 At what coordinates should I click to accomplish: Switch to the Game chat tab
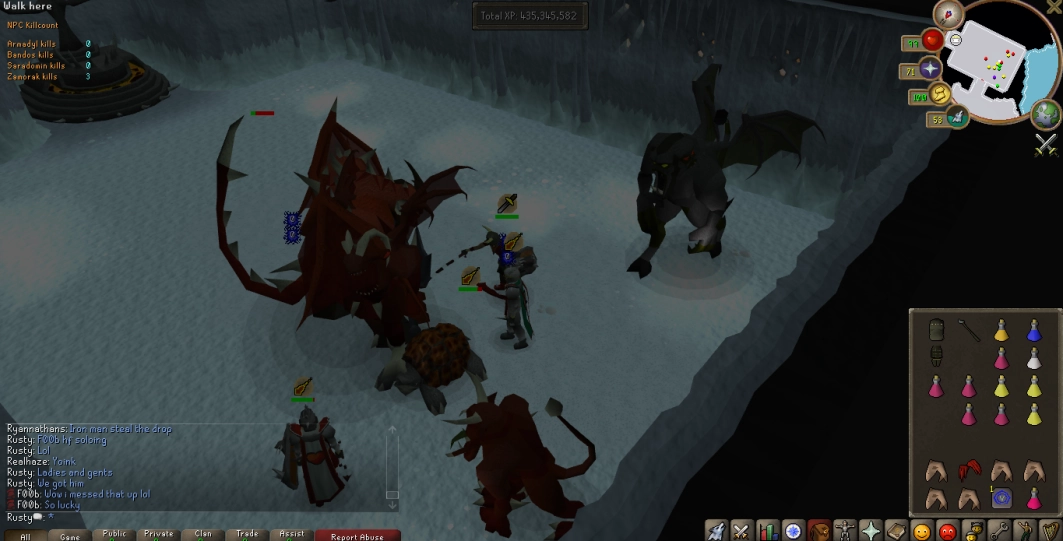tap(70, 536)
